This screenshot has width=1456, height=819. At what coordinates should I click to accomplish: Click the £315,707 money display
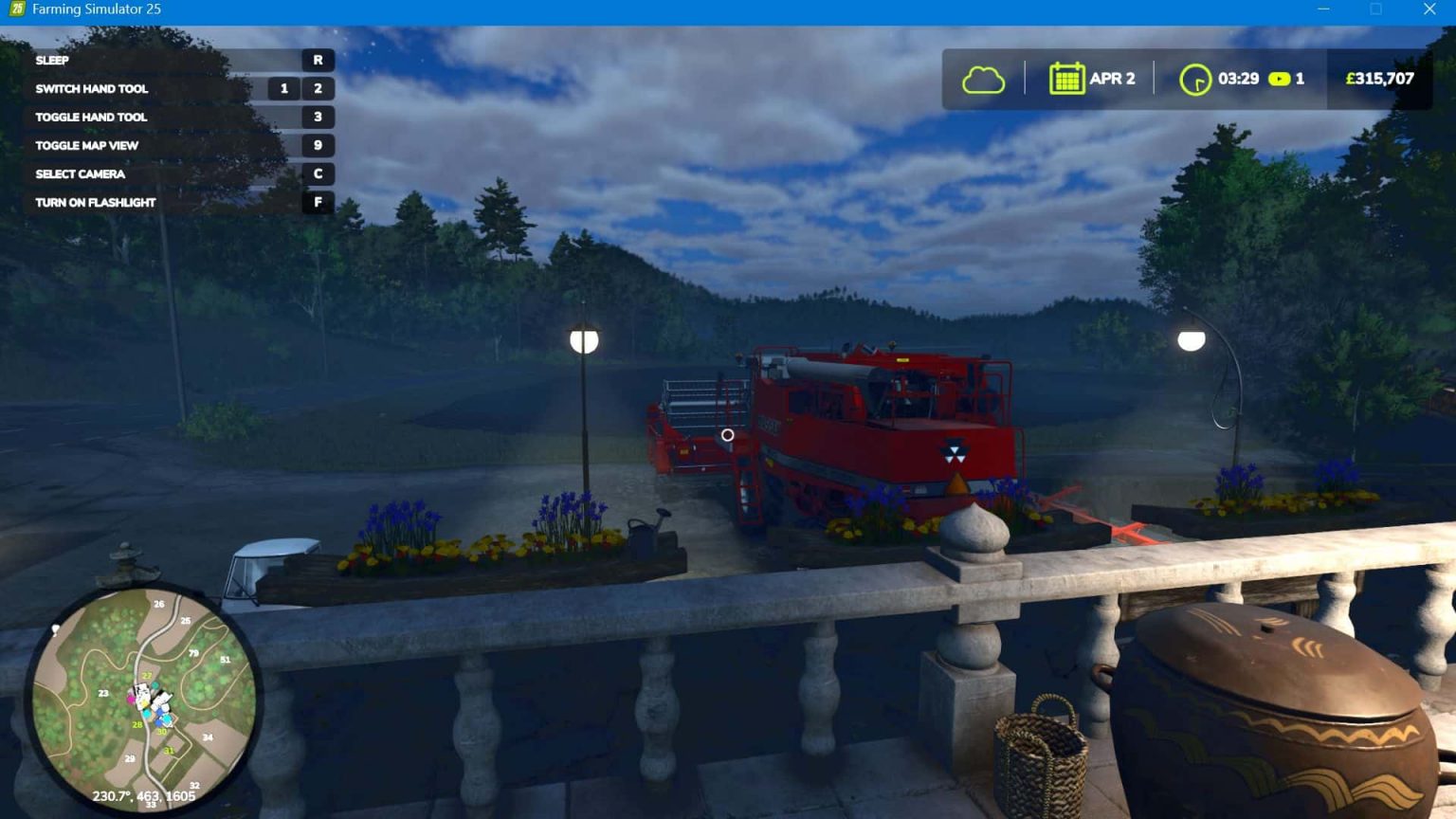pos(1379,79)
